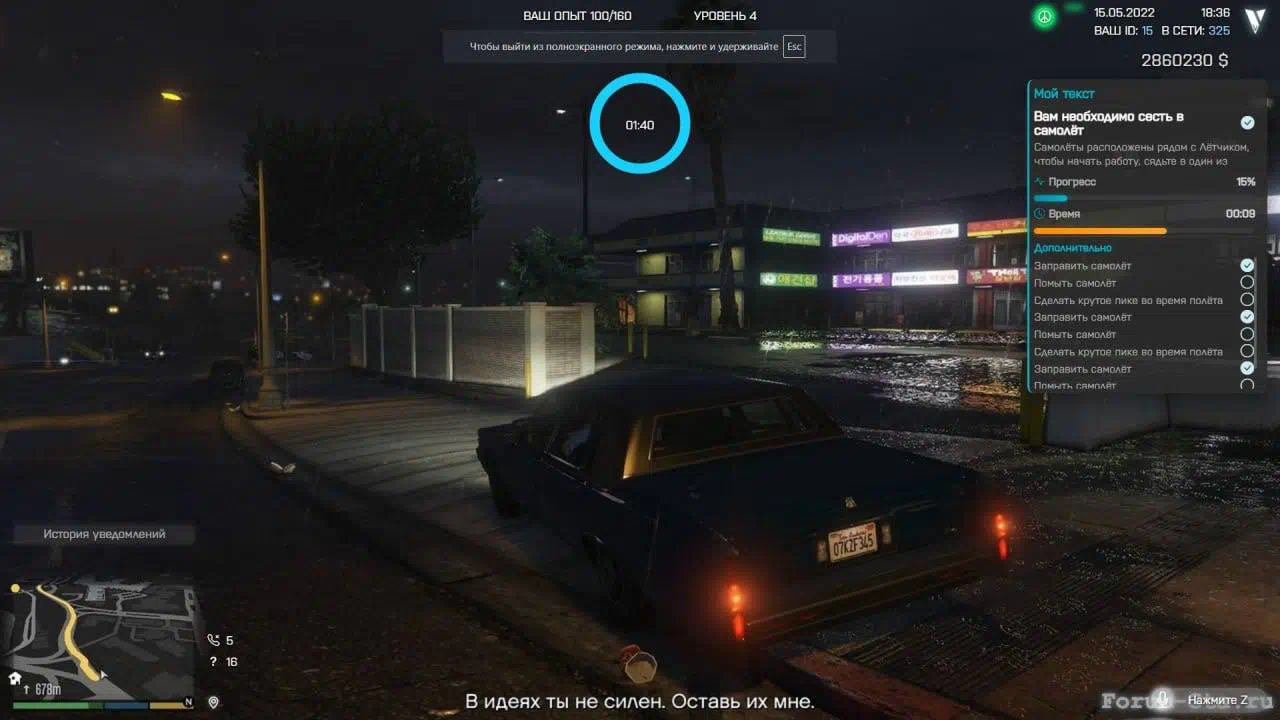Image resolution: width=1280 pixels, height=720 pixels.
Task: Click the green peace sign status icon
Action: click(1044, 18)
